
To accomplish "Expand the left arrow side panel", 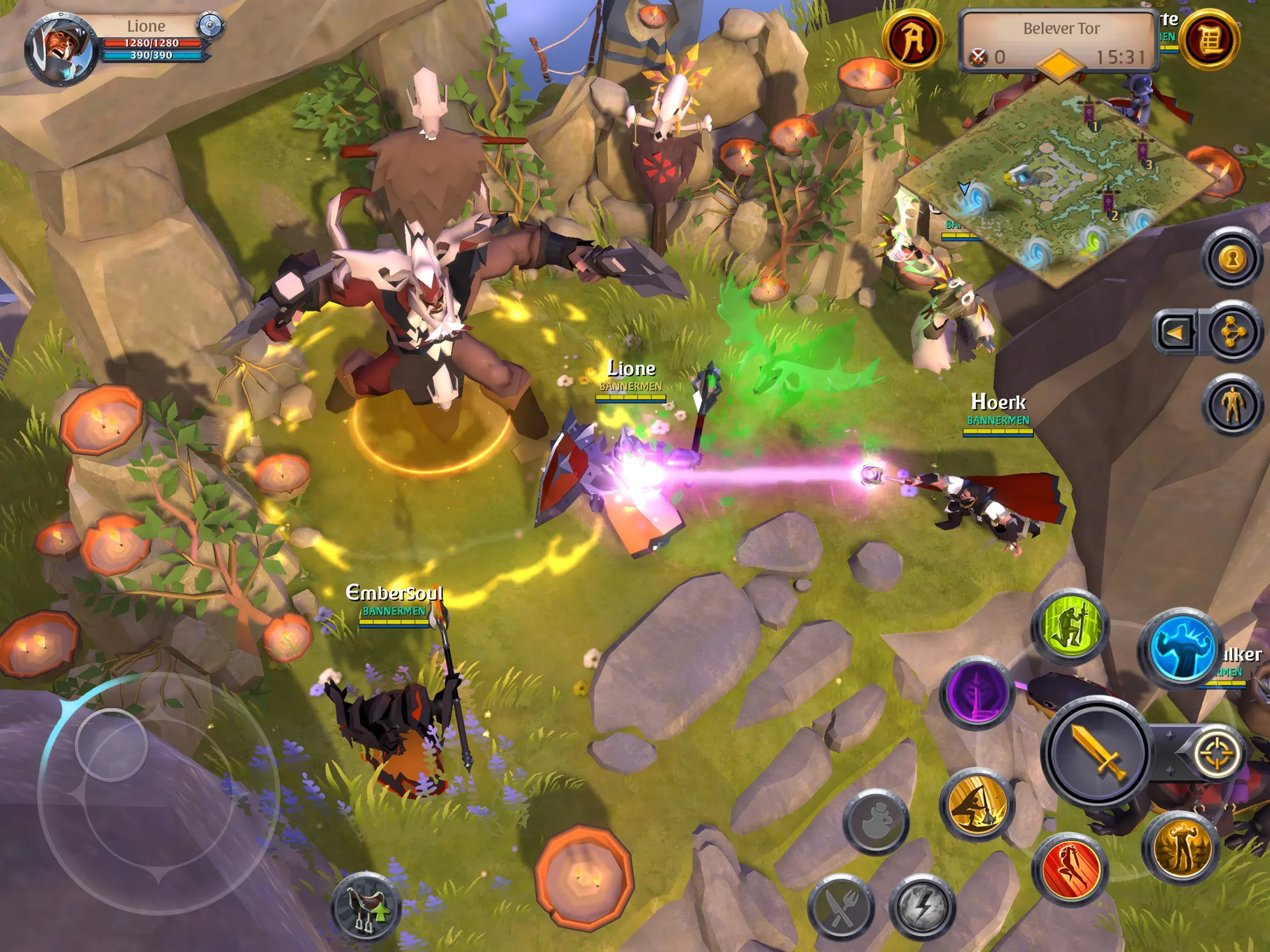I will click(1175, 332).
